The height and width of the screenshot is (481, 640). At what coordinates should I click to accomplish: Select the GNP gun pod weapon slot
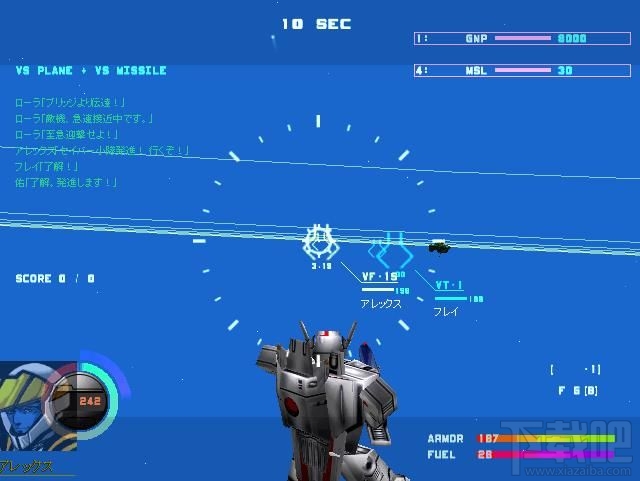[524, 38]
